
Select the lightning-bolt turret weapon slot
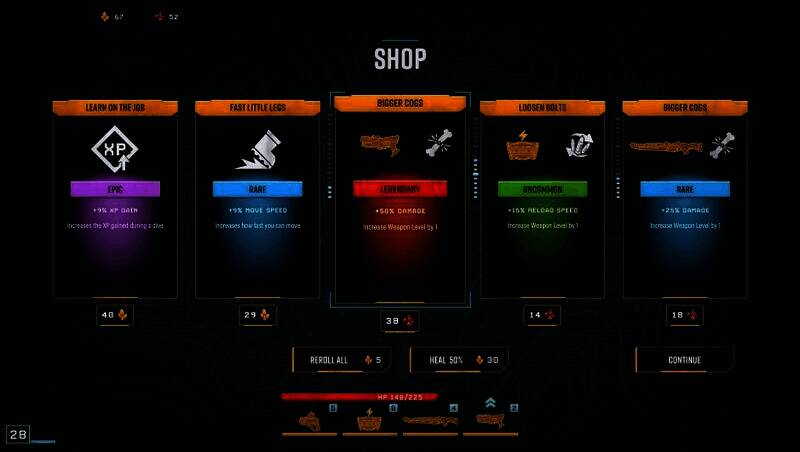[x=370, y=420]
